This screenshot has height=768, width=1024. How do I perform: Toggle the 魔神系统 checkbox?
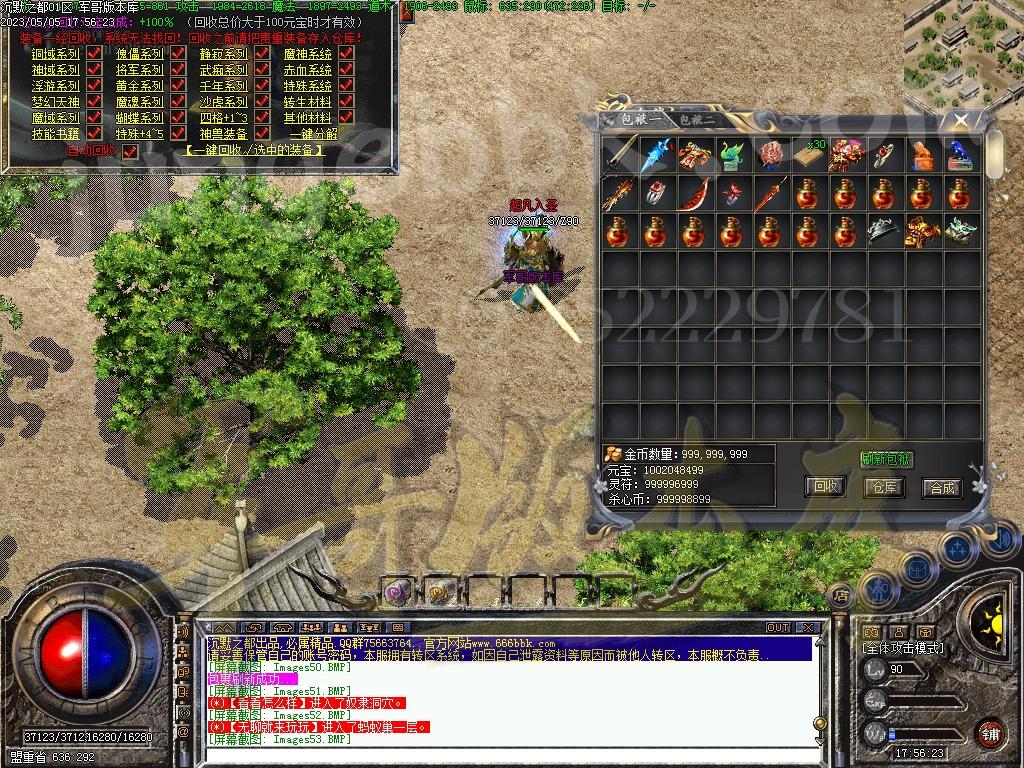click(x=346, y=54)
